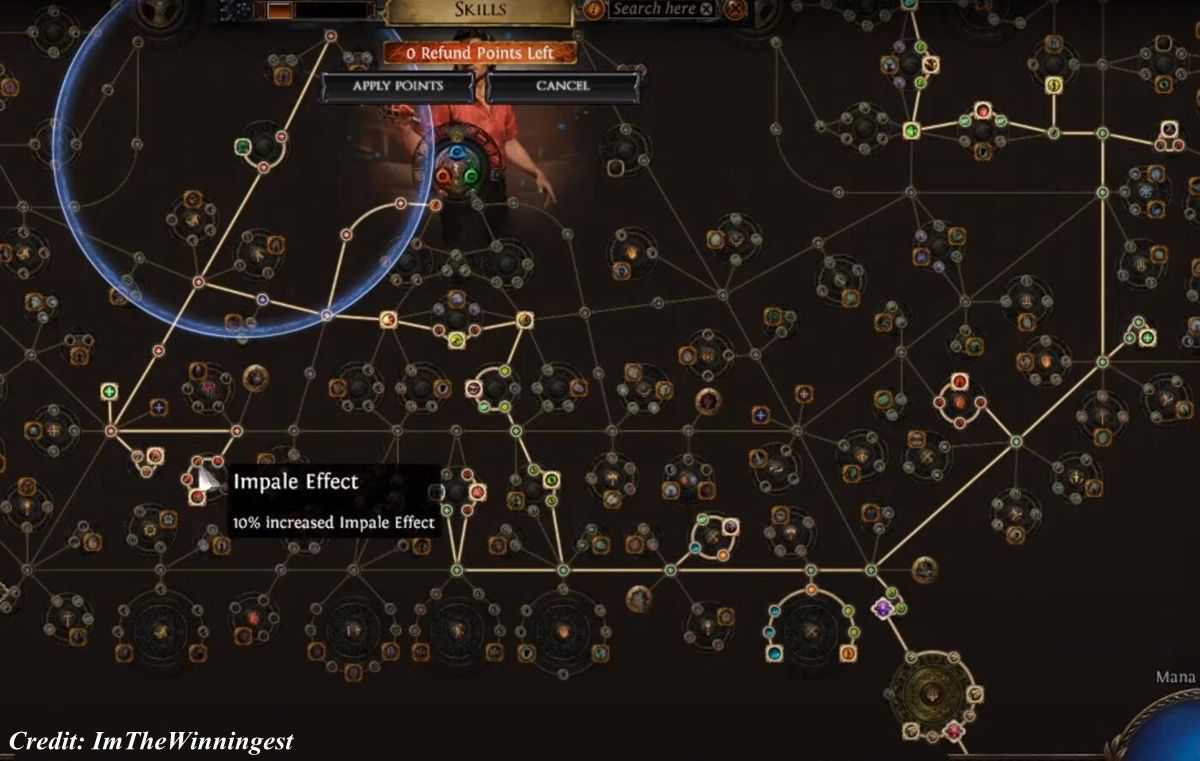This screenshot has height=761, width=1200.
Task: Close the Skills passive tree panel
Action: pos(737,10)
